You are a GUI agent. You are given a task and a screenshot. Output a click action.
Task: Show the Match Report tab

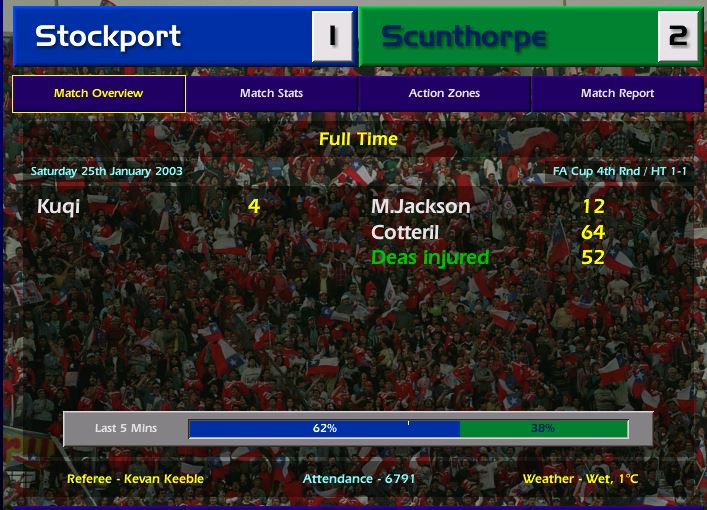pos(617,93)
